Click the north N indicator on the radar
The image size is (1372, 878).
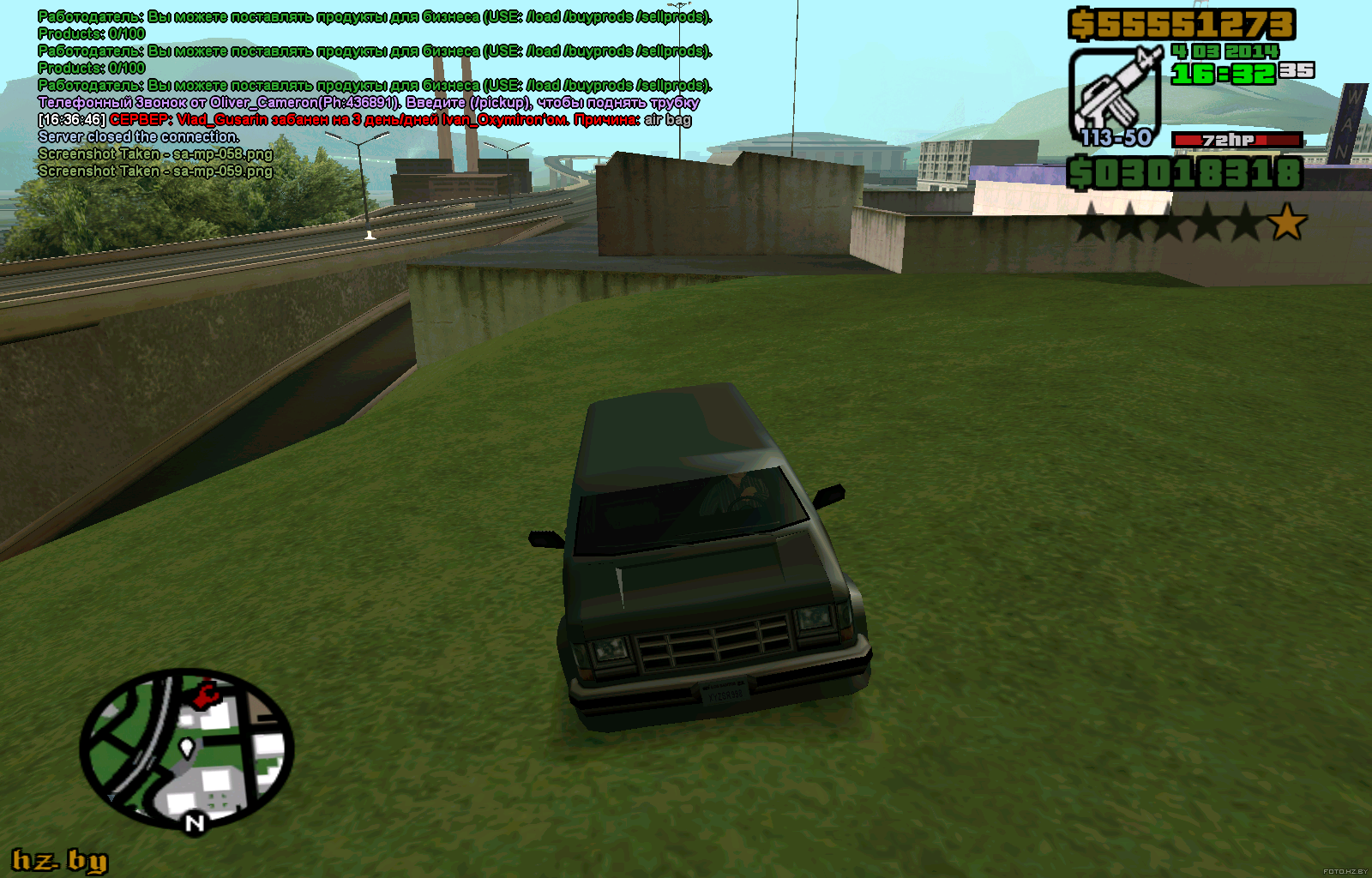click(196, 824)
